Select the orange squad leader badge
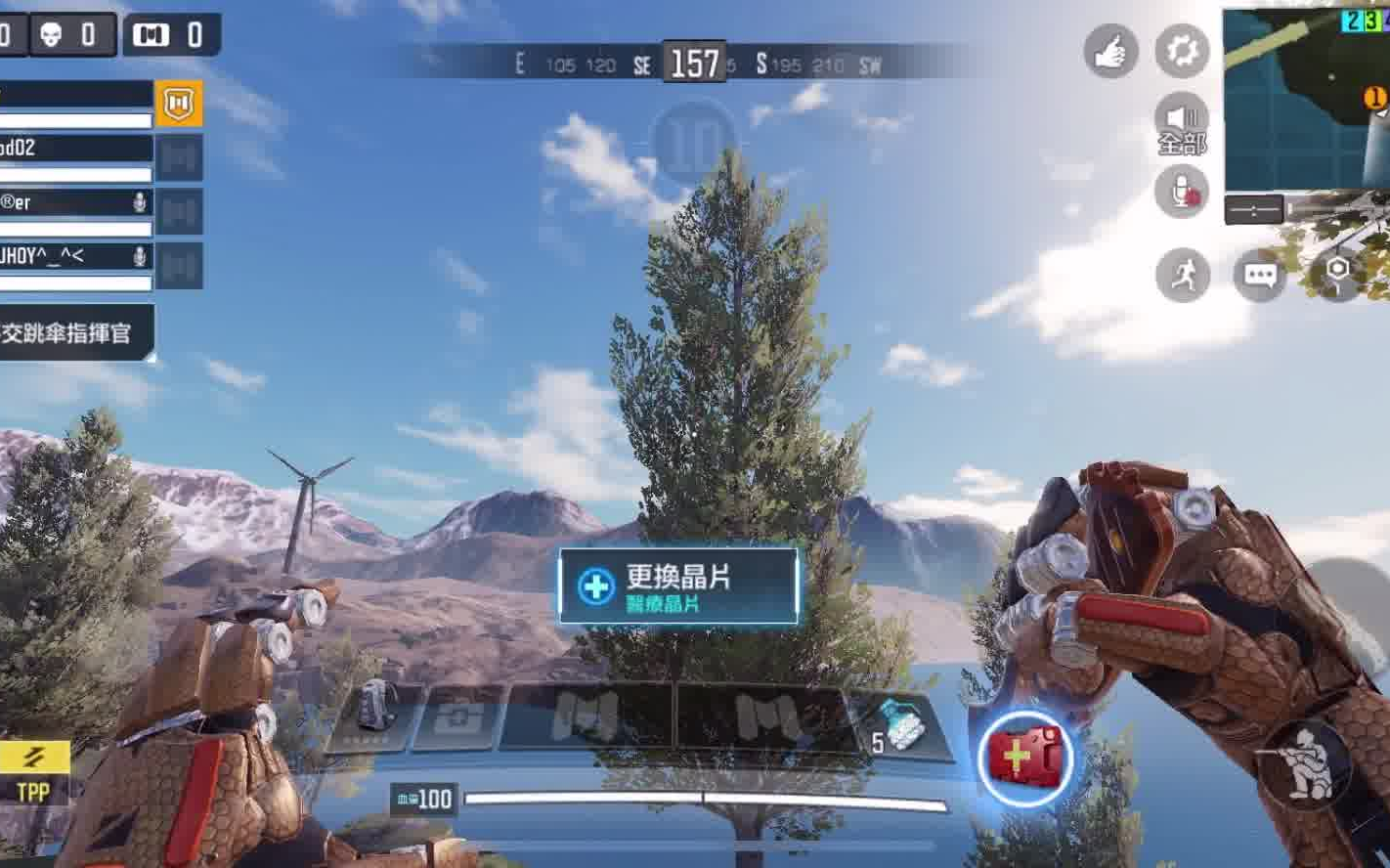The height and width of the screenshot is (868, 1390). tap(179, 104)
